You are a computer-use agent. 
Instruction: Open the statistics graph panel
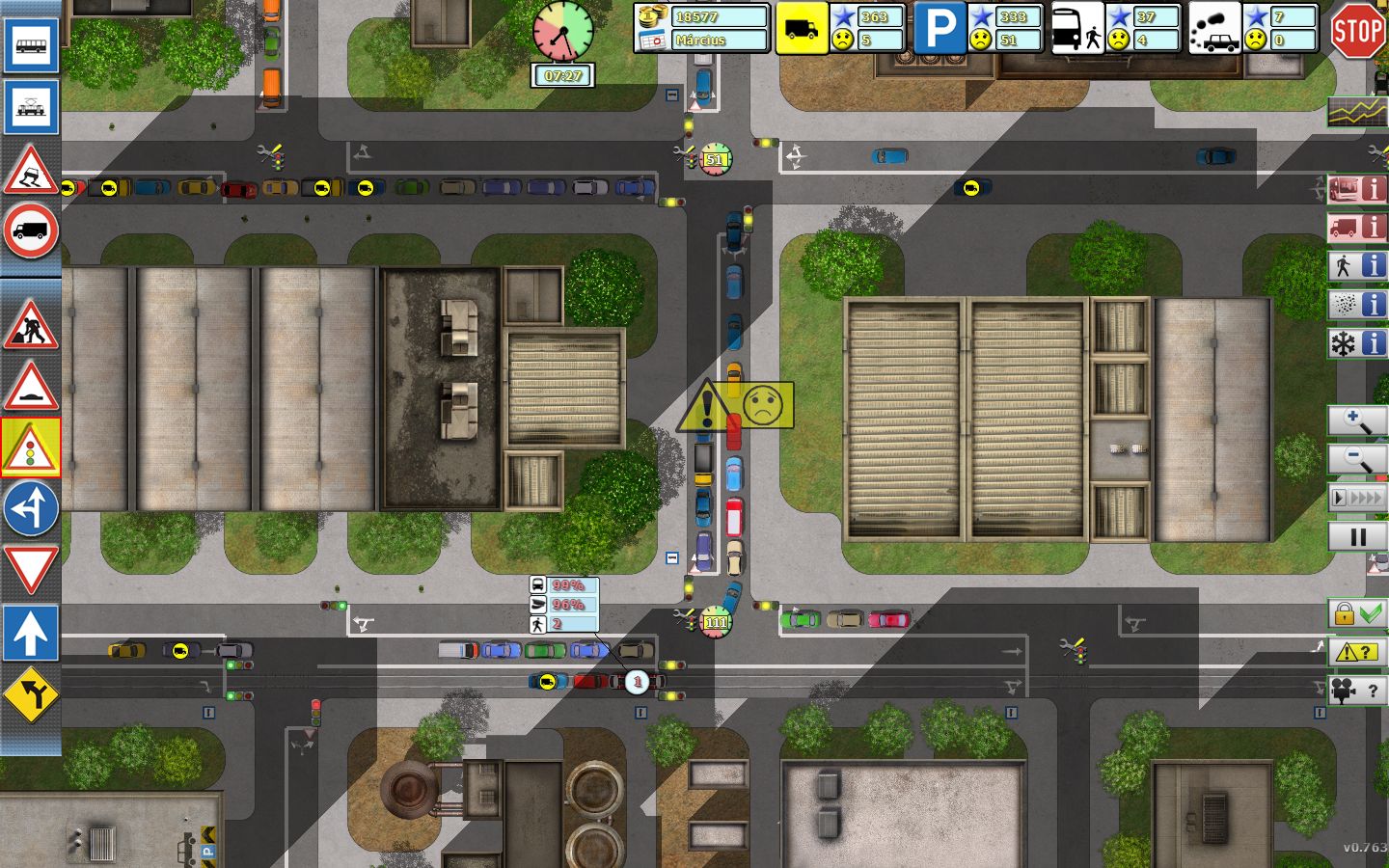click(x=1357, y=112)
